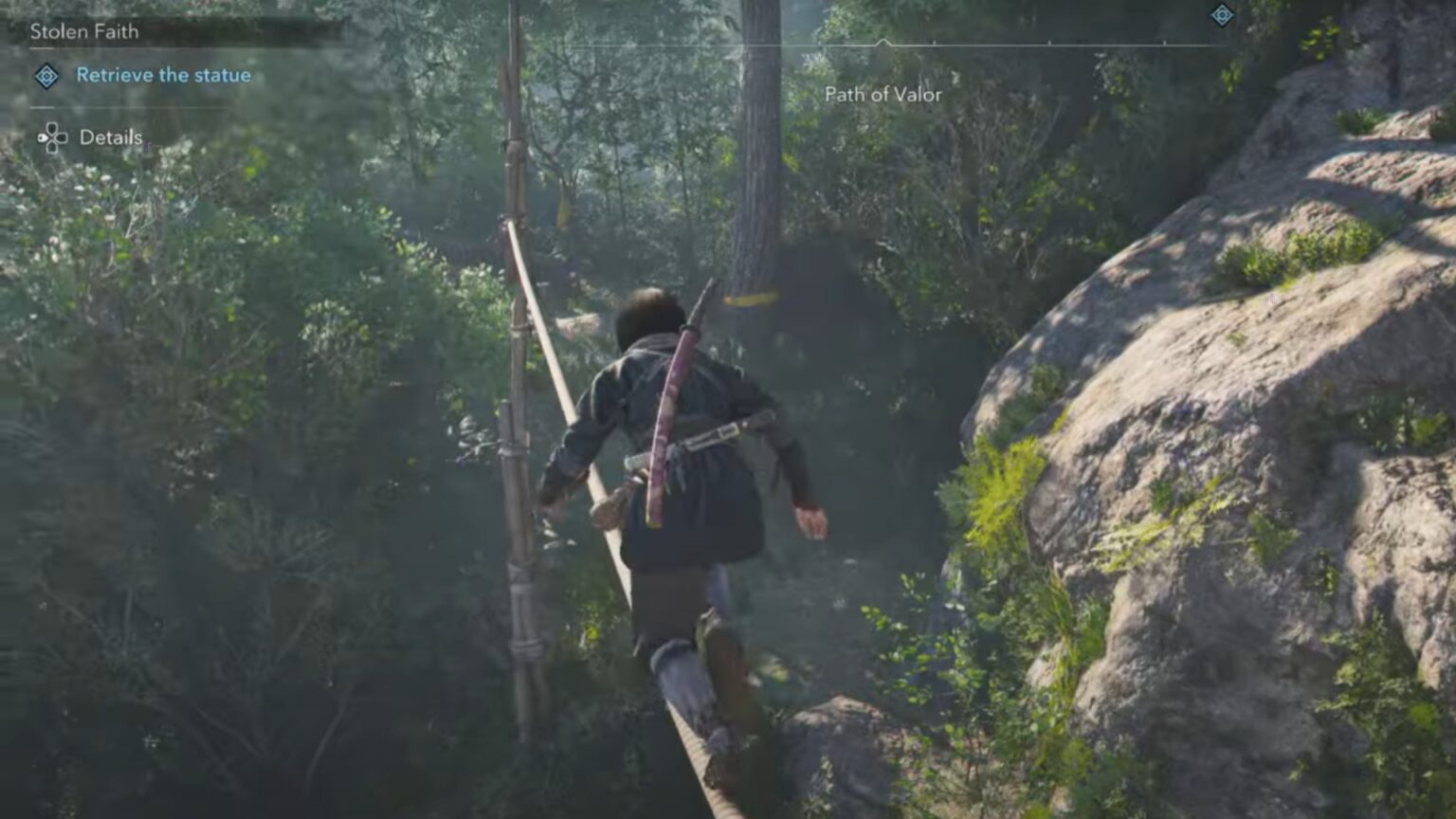Click the Path of Valor location label
Viewport: 1456px width, 819px height.
(882, 95)
